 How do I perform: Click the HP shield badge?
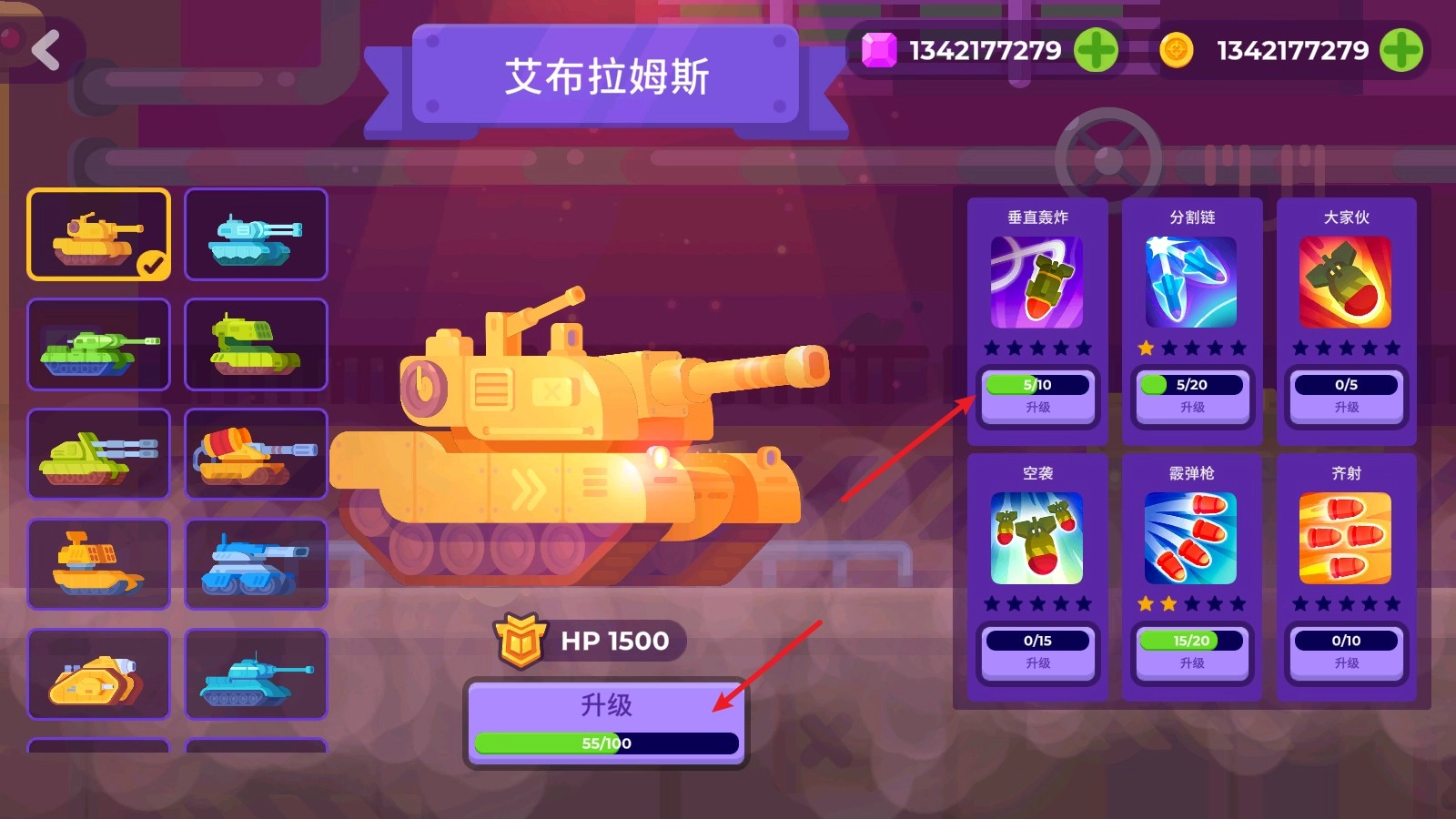(x=521, y=640)
